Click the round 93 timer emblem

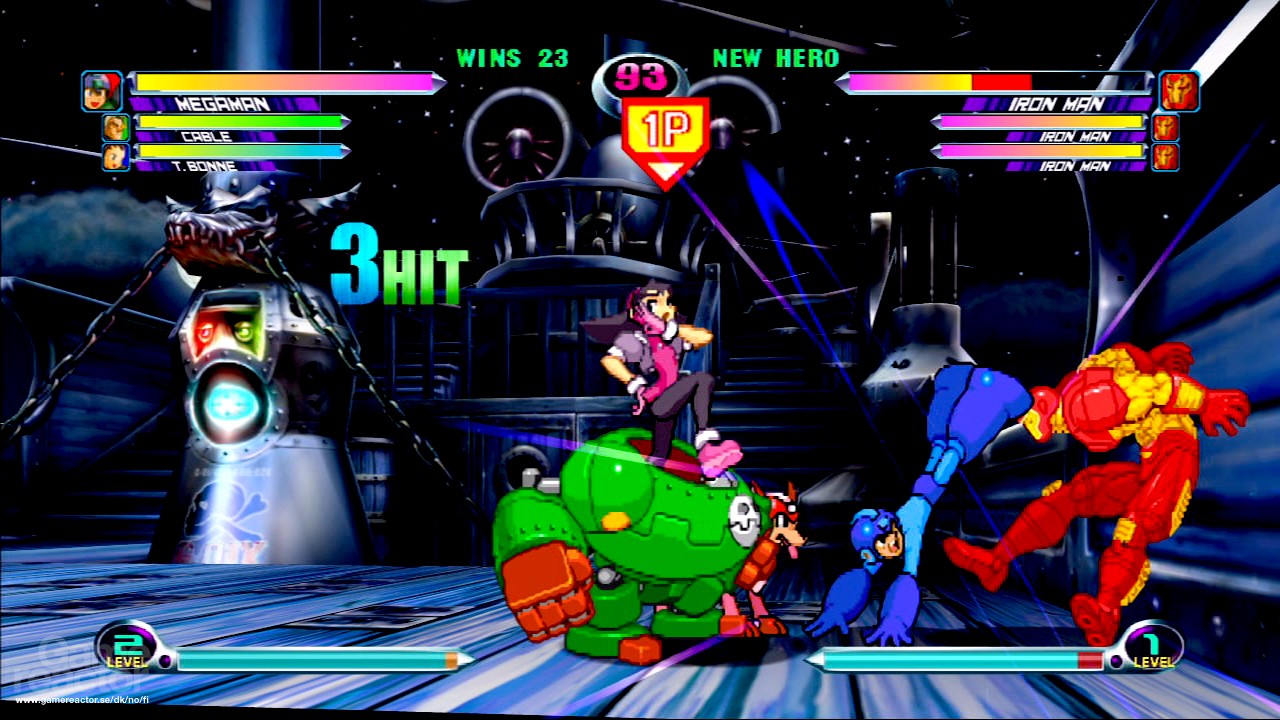[640, 76]
